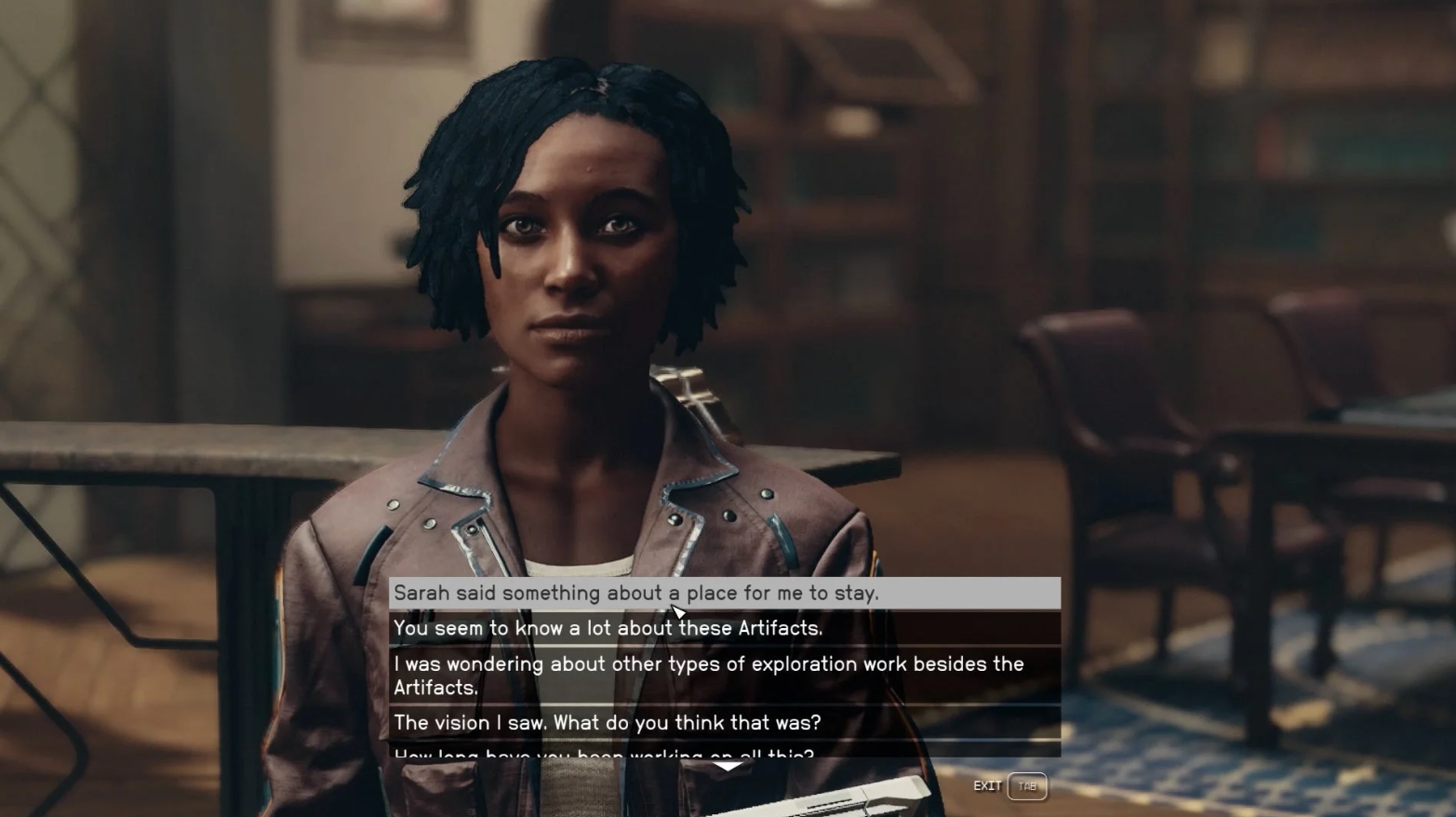Click the down arrow below dialogue options

coord(727,767)
